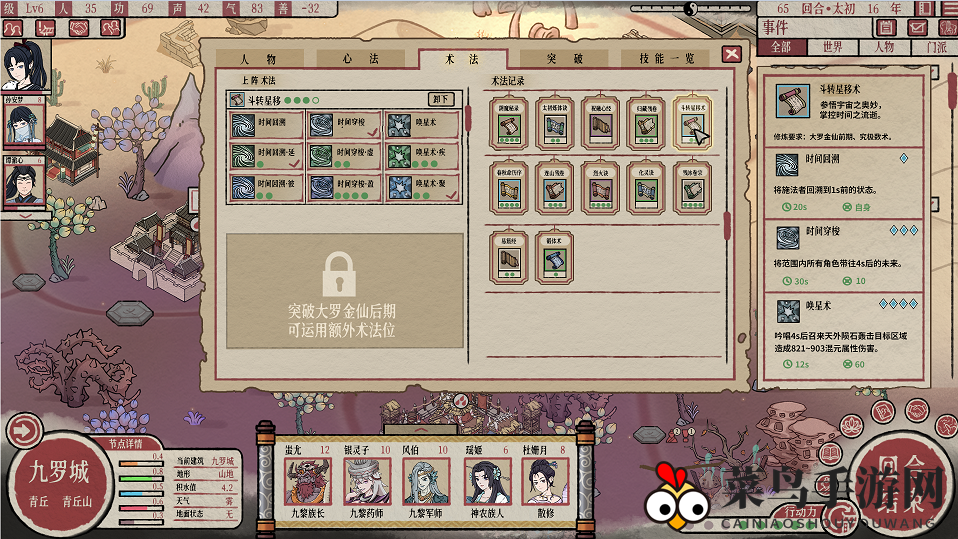Open the 心法 tab
Screen dimensions: 958x539
(361, 59)
